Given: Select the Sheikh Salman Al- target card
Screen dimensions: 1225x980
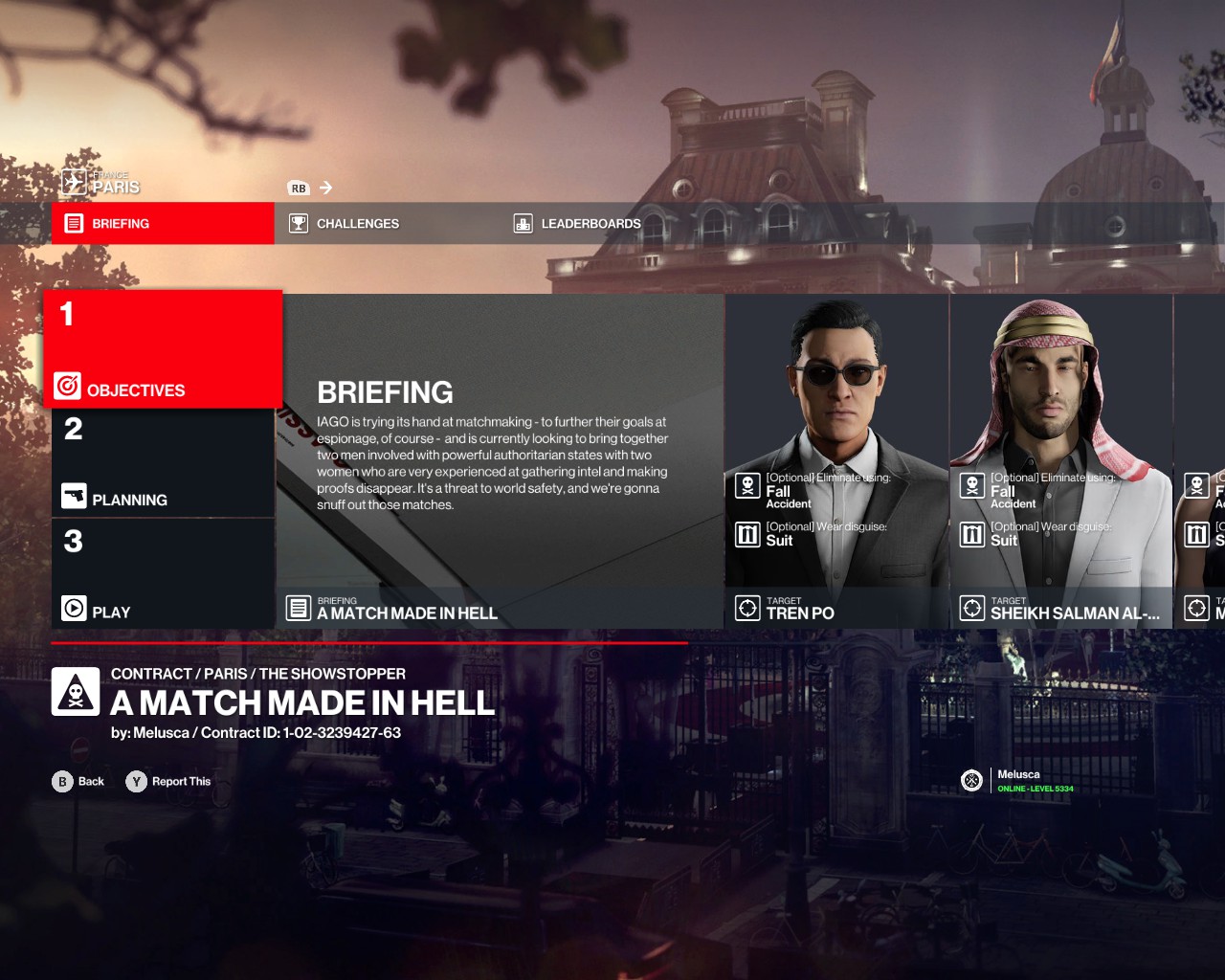Looking at the screenshot, I should click(x=1061, y=461).
